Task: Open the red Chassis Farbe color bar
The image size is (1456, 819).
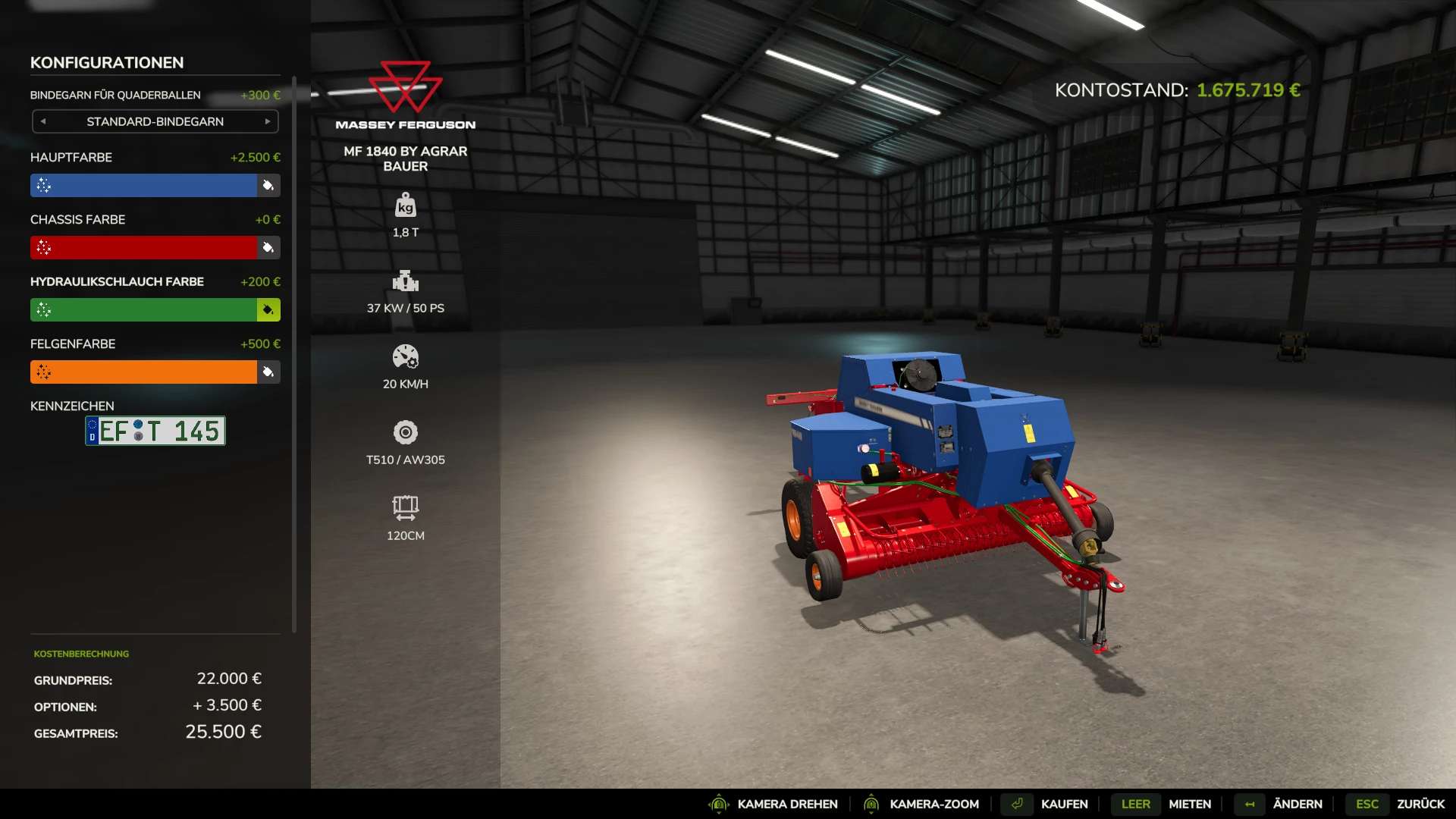Action: tap(144, 248)
